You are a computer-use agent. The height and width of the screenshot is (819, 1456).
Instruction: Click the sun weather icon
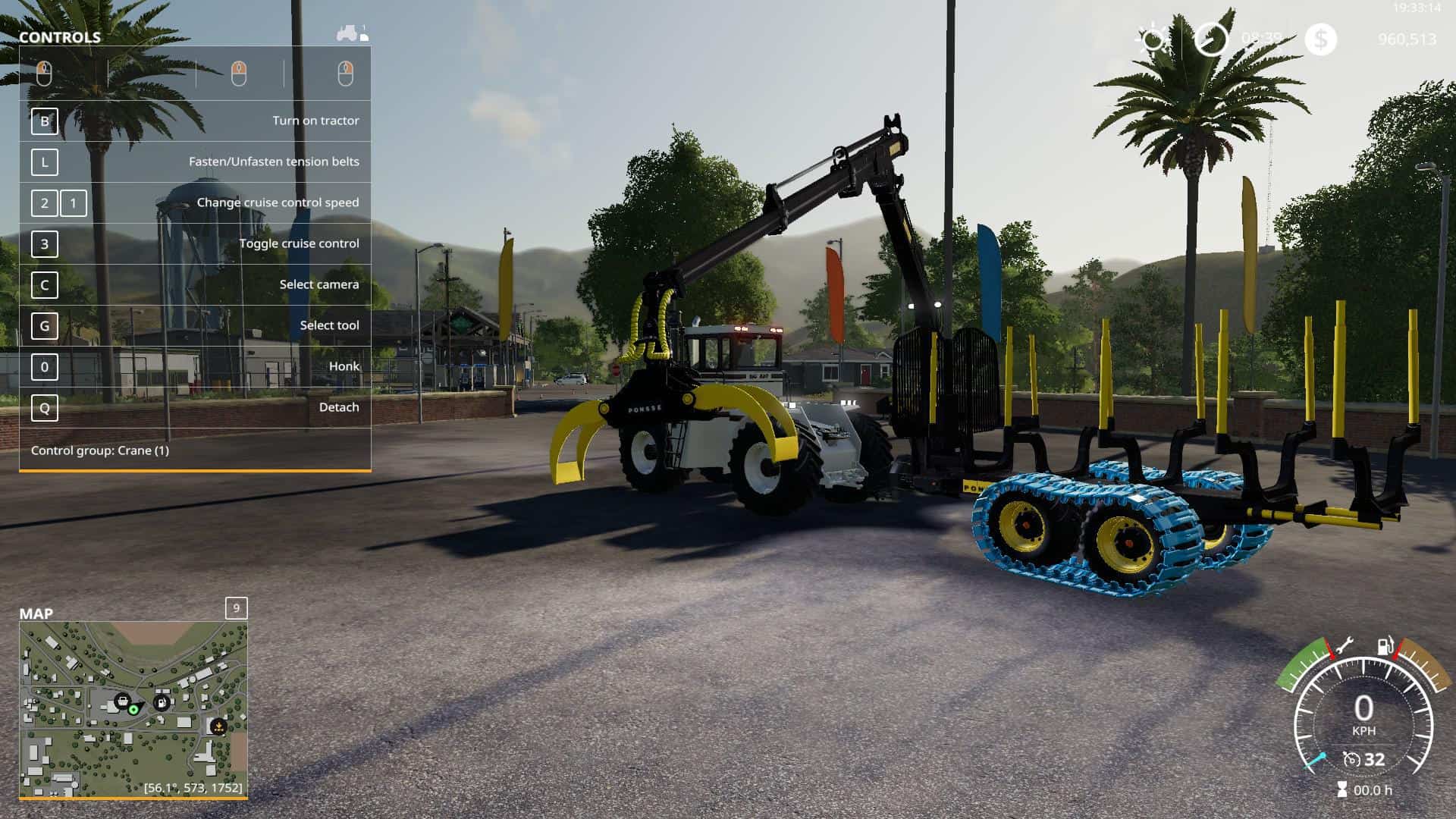(x=1153, y=39)
